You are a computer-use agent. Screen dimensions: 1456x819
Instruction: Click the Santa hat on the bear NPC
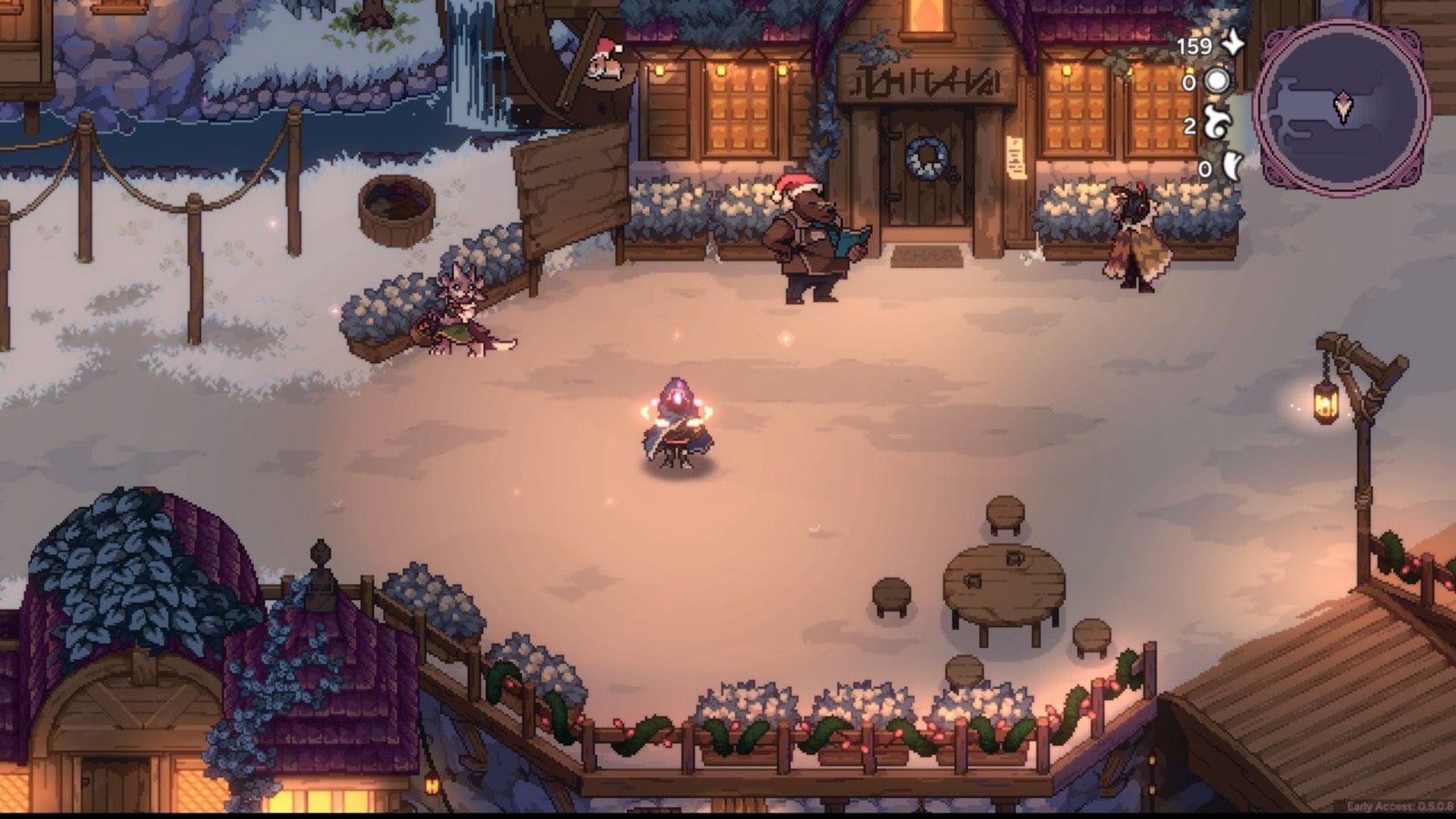pos(794,182)
